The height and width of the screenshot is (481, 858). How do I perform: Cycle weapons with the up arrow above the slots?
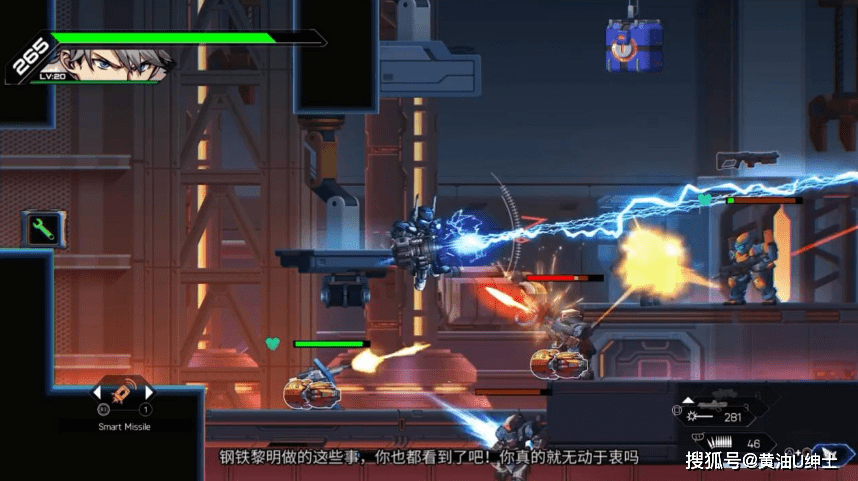(x=688, y=401)
